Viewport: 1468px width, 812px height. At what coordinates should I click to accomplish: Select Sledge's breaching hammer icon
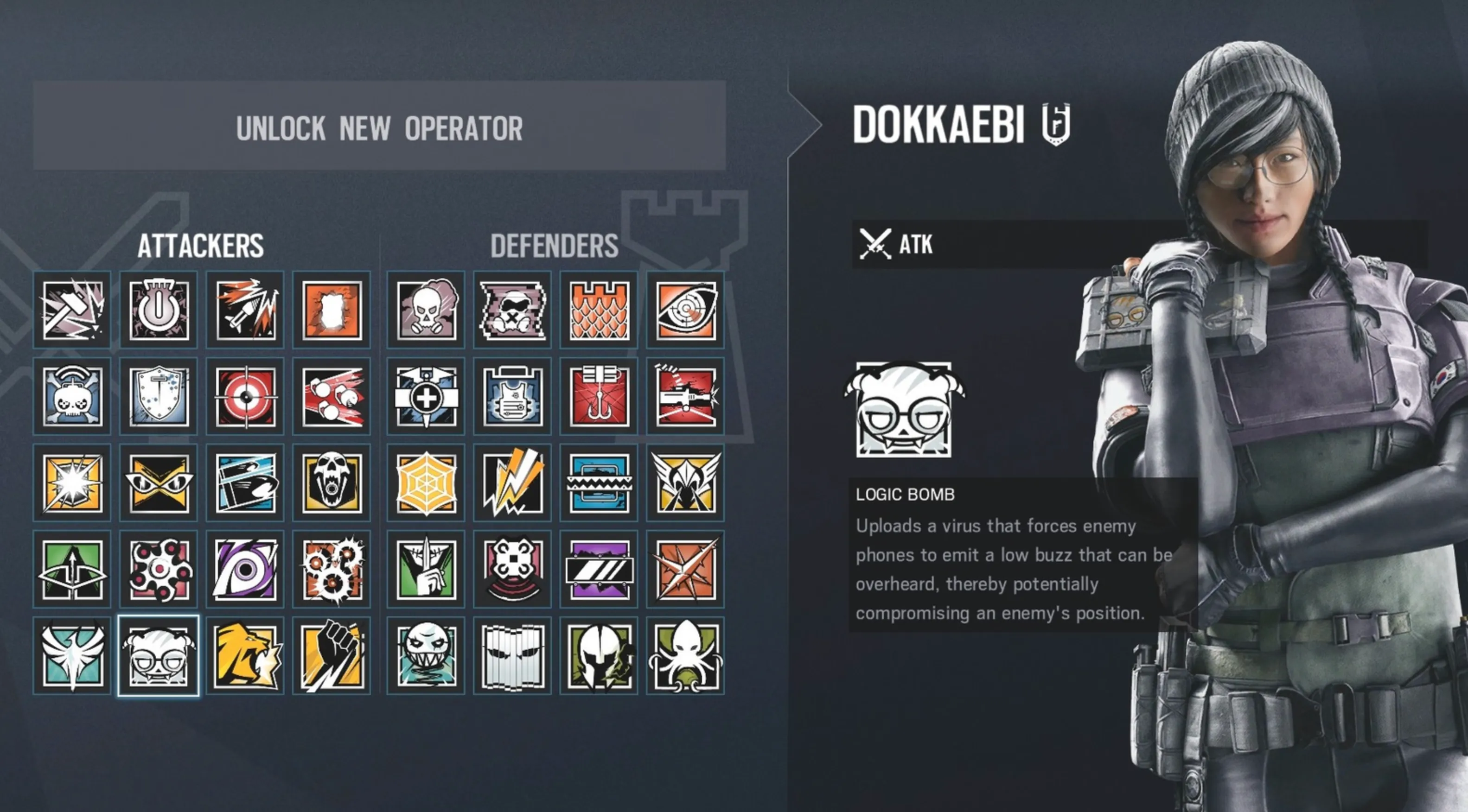click(x=72, y=311)
